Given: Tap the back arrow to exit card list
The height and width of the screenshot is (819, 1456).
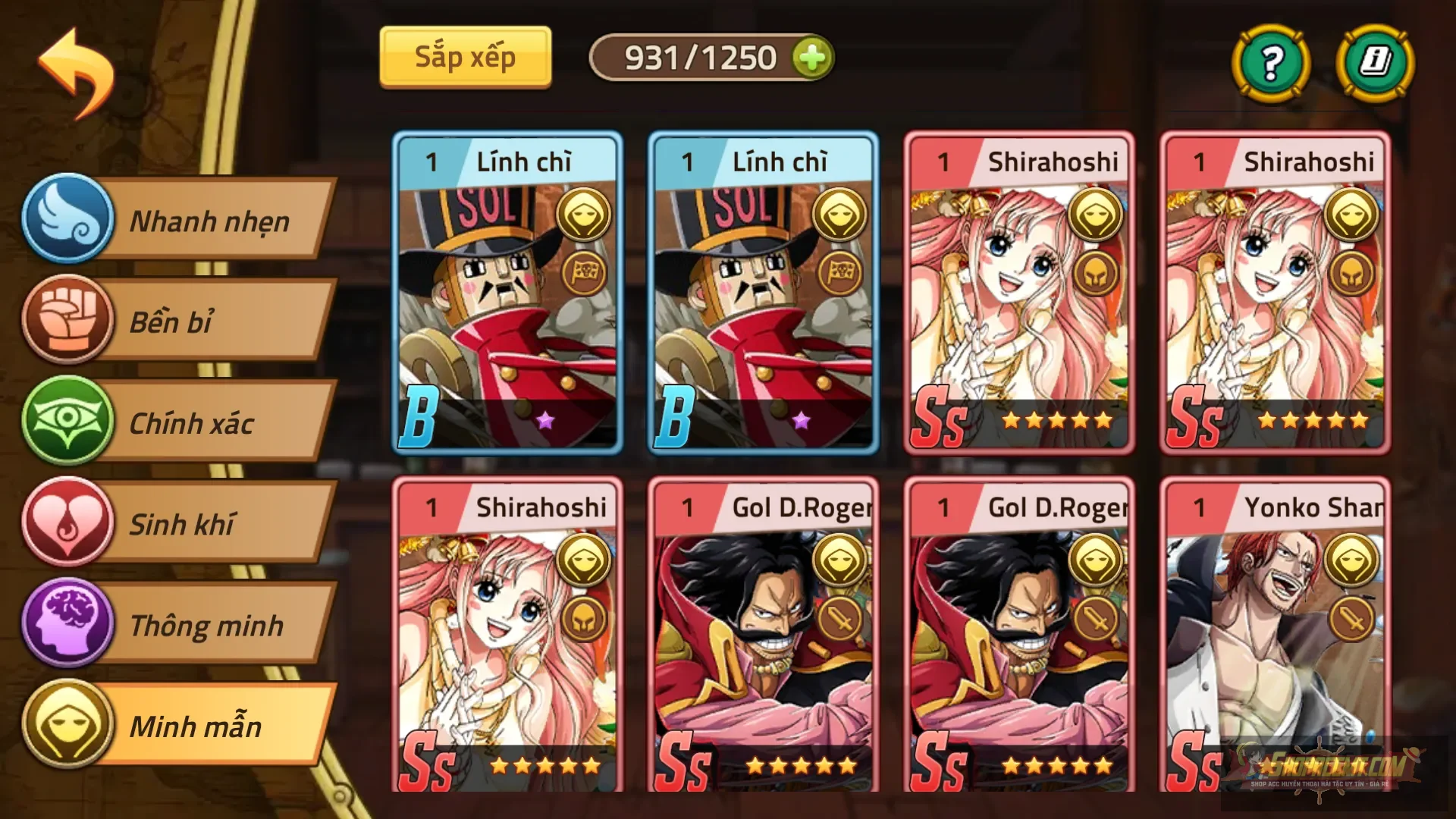Looking at the screenshot, I should 76,72.
